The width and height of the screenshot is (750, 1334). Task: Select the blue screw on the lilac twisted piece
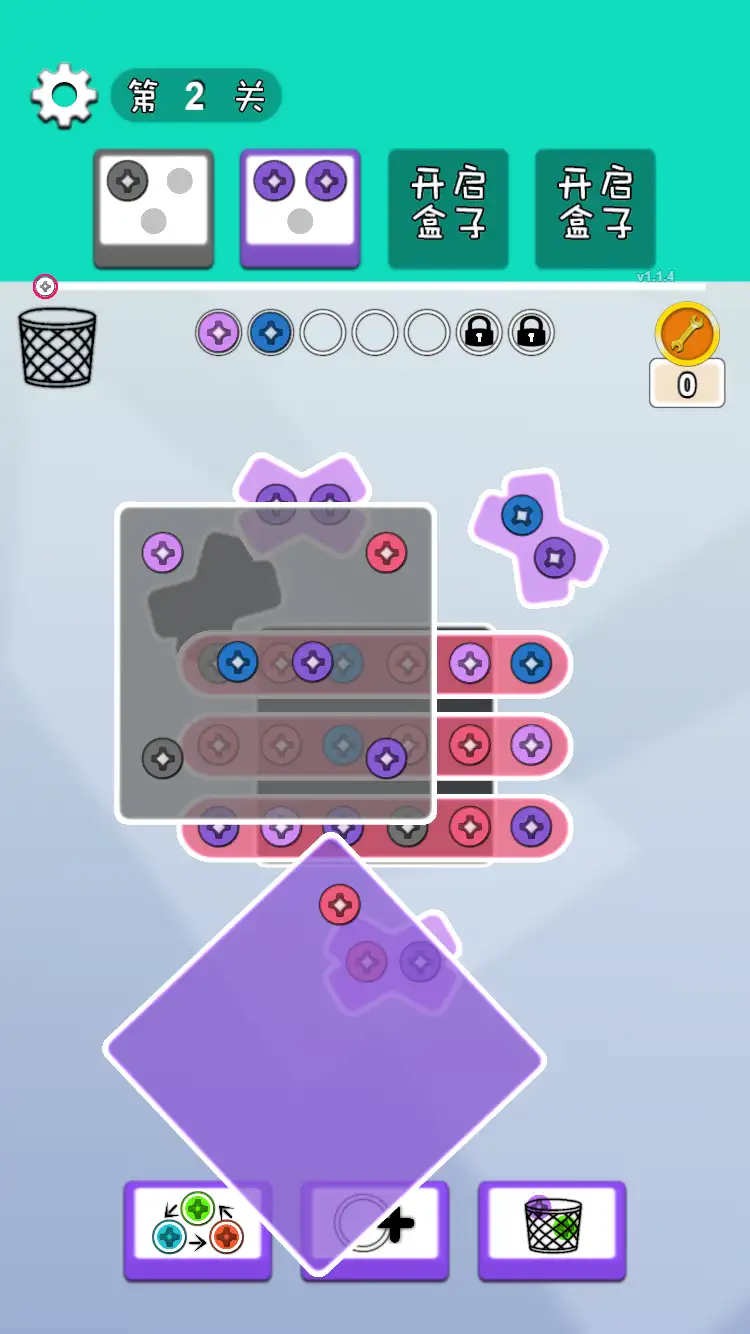(522, 515)
